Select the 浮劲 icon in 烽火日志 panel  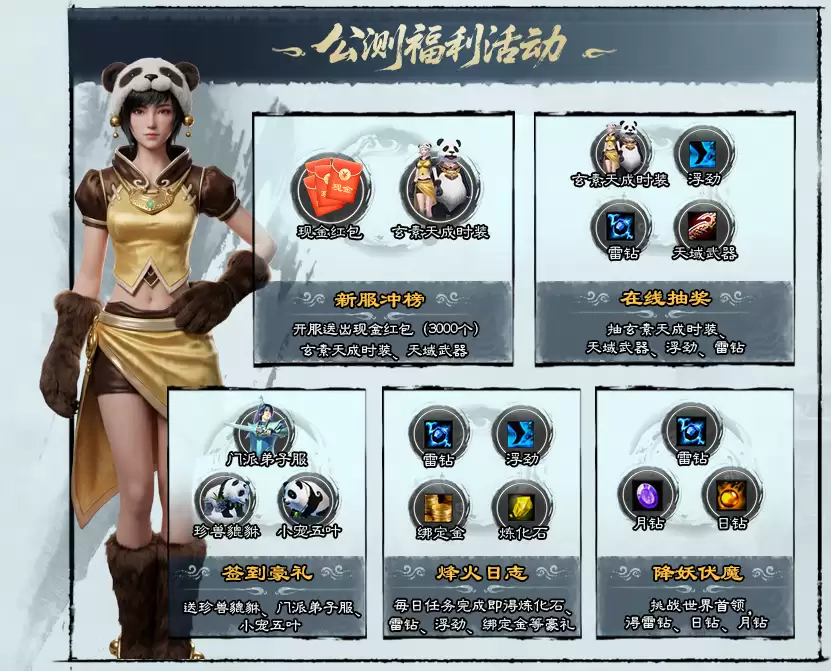click(x=522, y=432)
